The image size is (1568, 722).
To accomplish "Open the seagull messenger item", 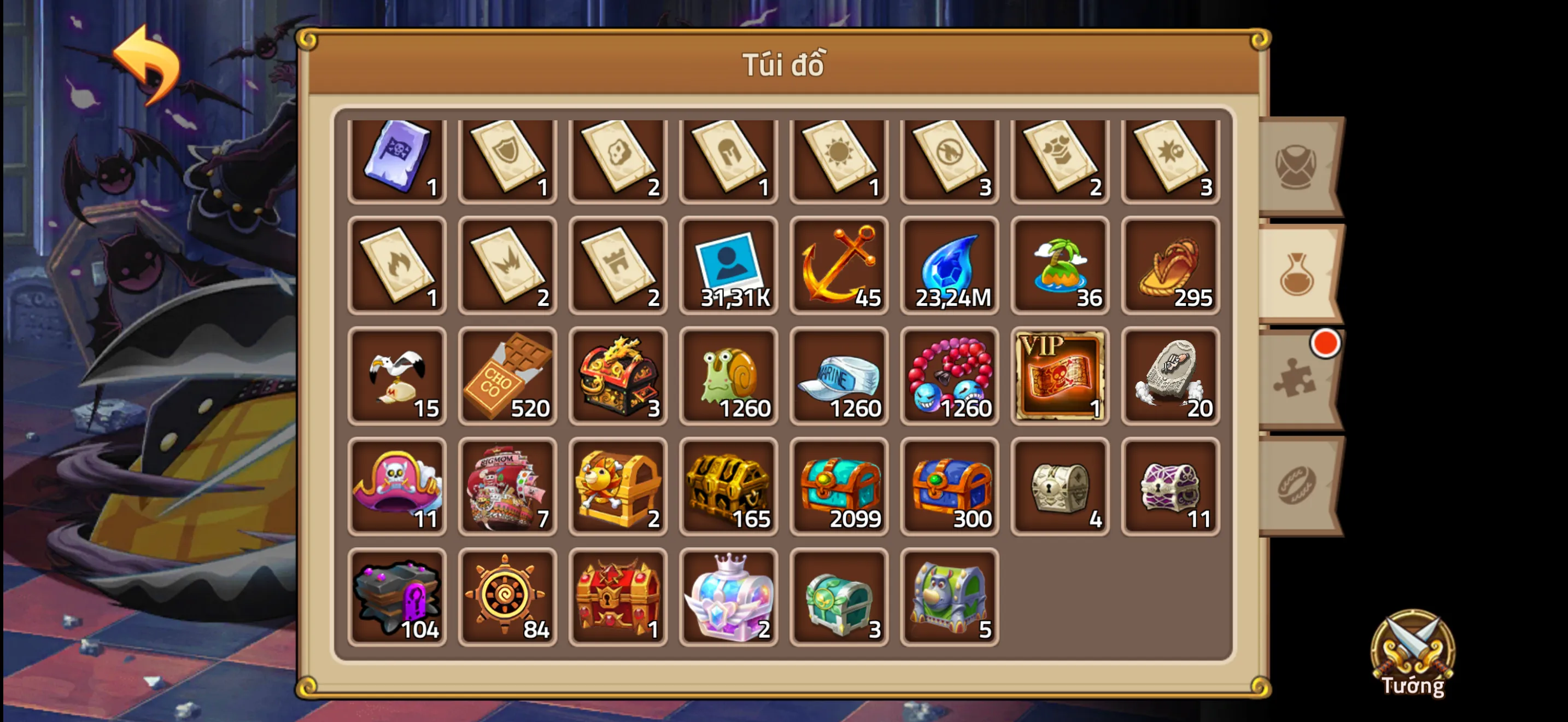I will click(397, 376).
